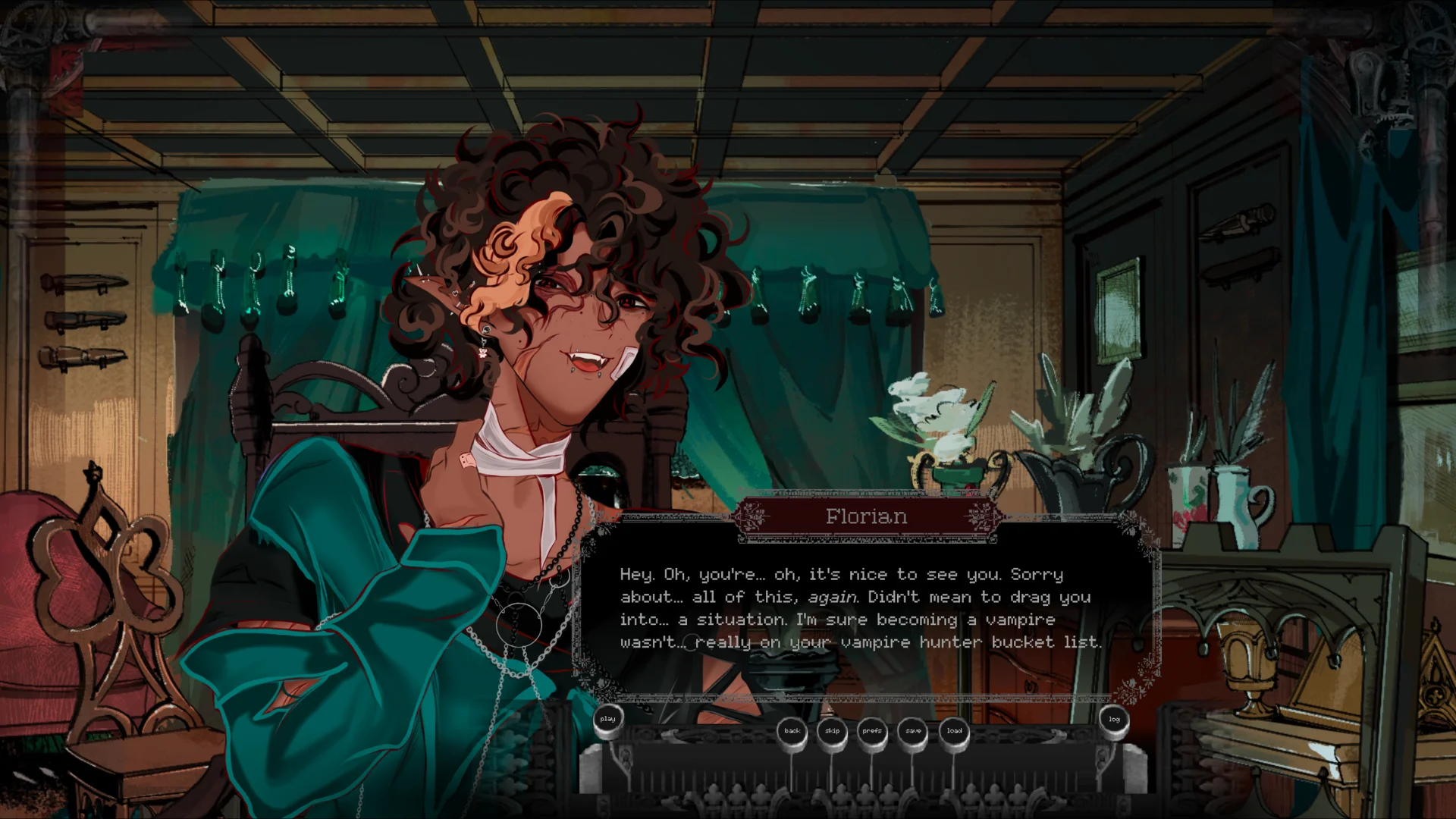Screen dimensions: 1456x819
Task: Click the play typewriter key
Action: tap(607, 720)
